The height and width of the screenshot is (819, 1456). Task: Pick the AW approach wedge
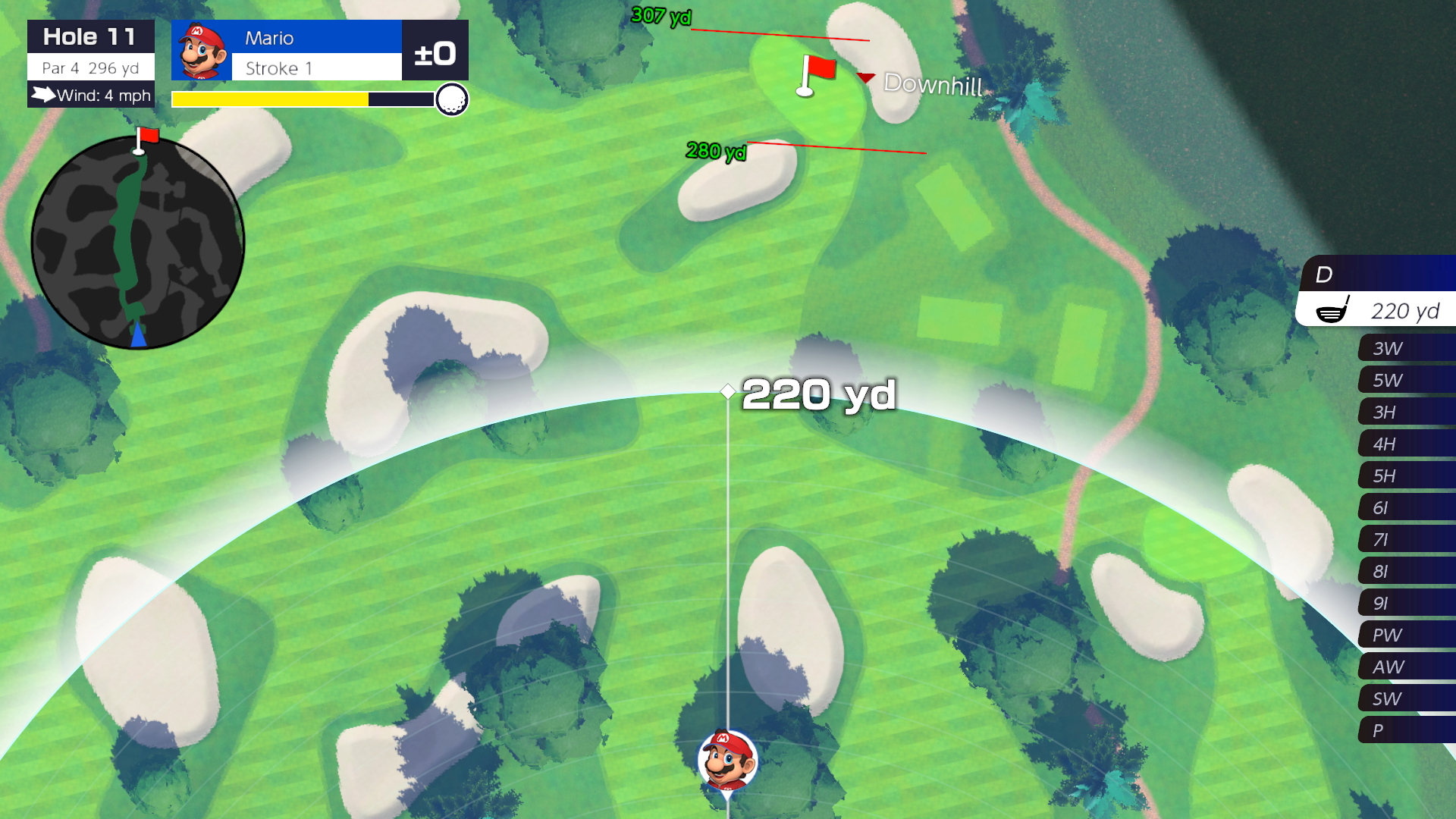pyautogui.click(x=1404, y=667)
